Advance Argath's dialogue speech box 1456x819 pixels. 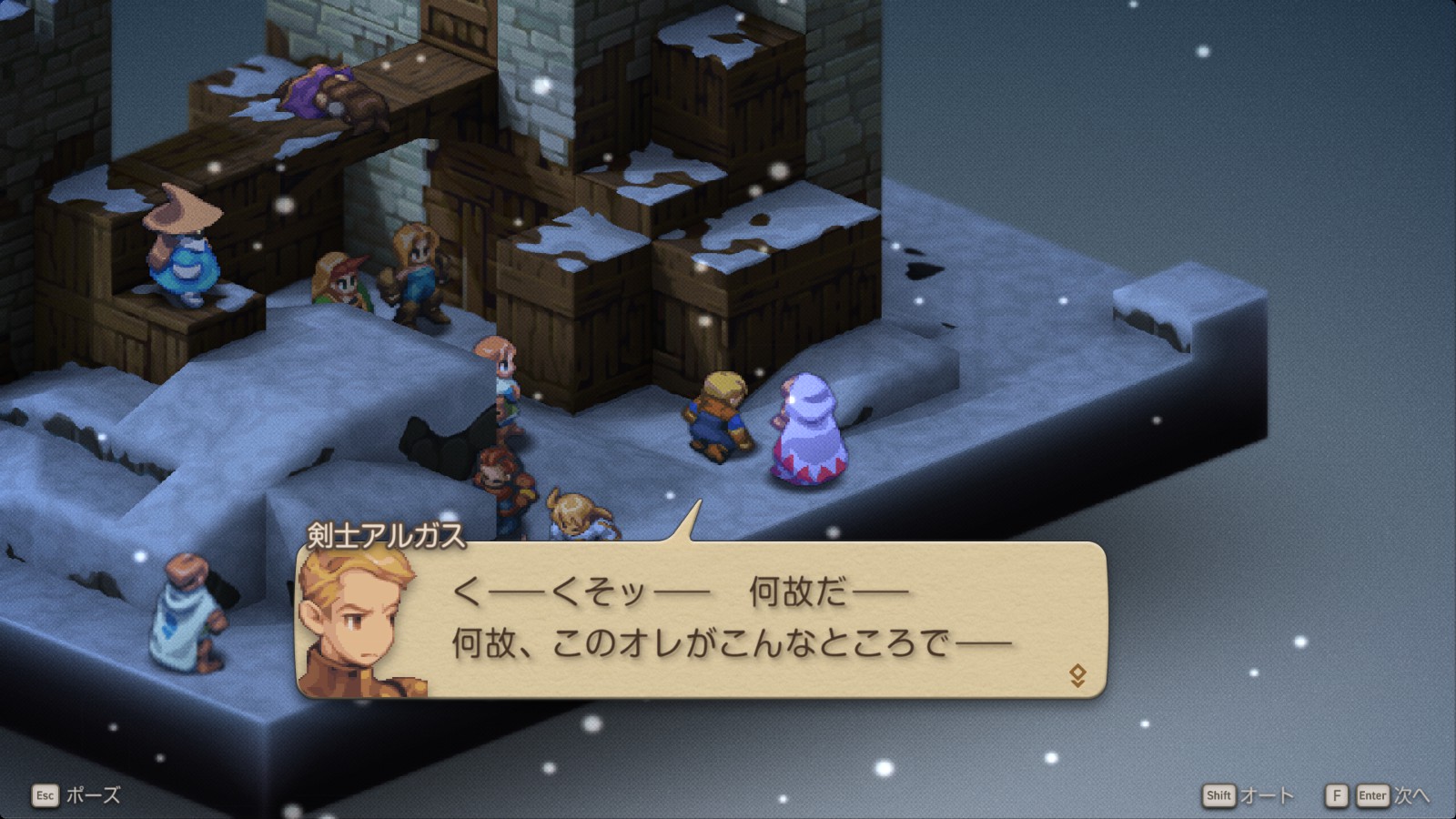pyautogui.click(x=728, y=620)
